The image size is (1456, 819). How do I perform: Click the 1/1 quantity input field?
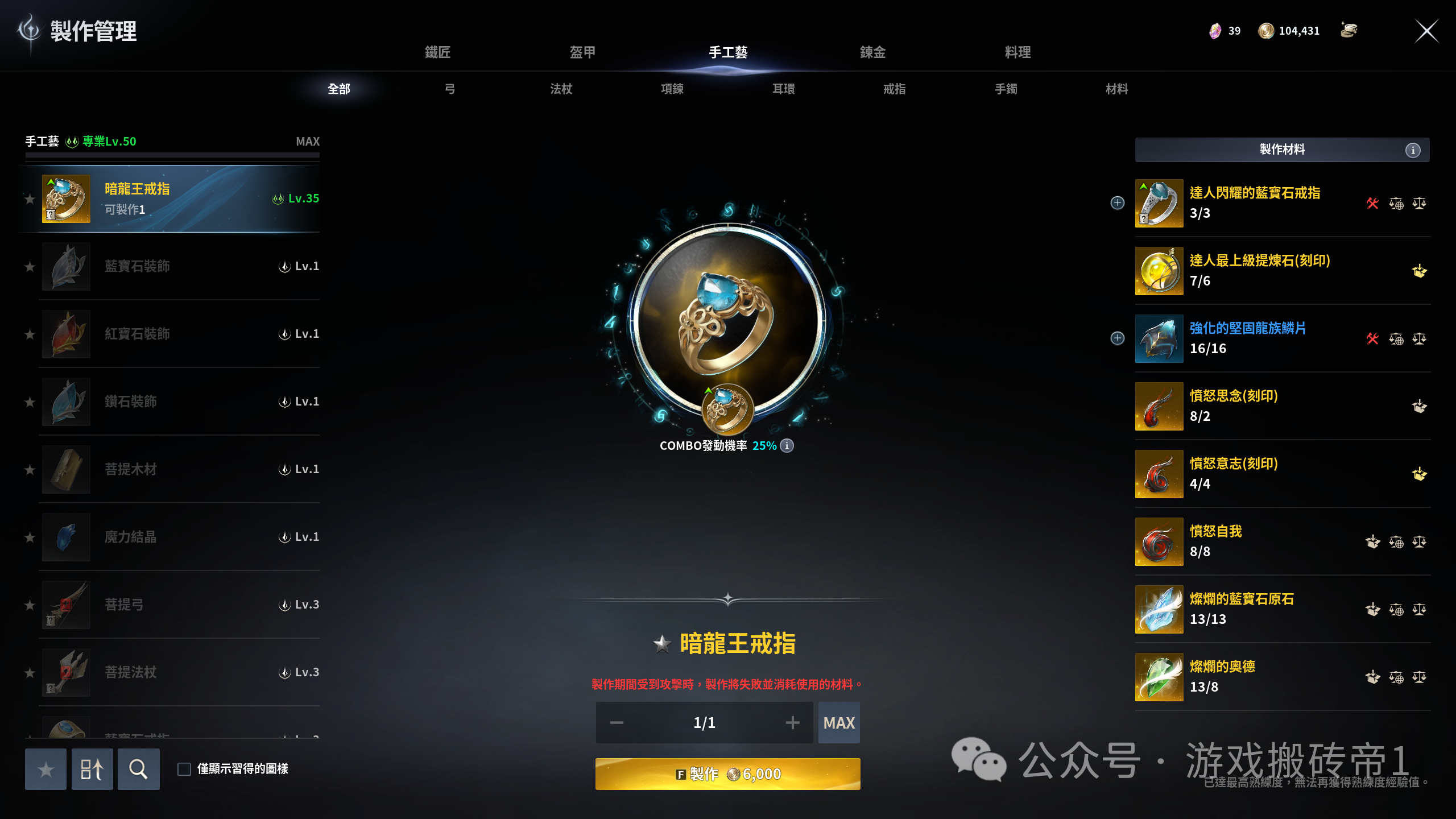point(704,722)
